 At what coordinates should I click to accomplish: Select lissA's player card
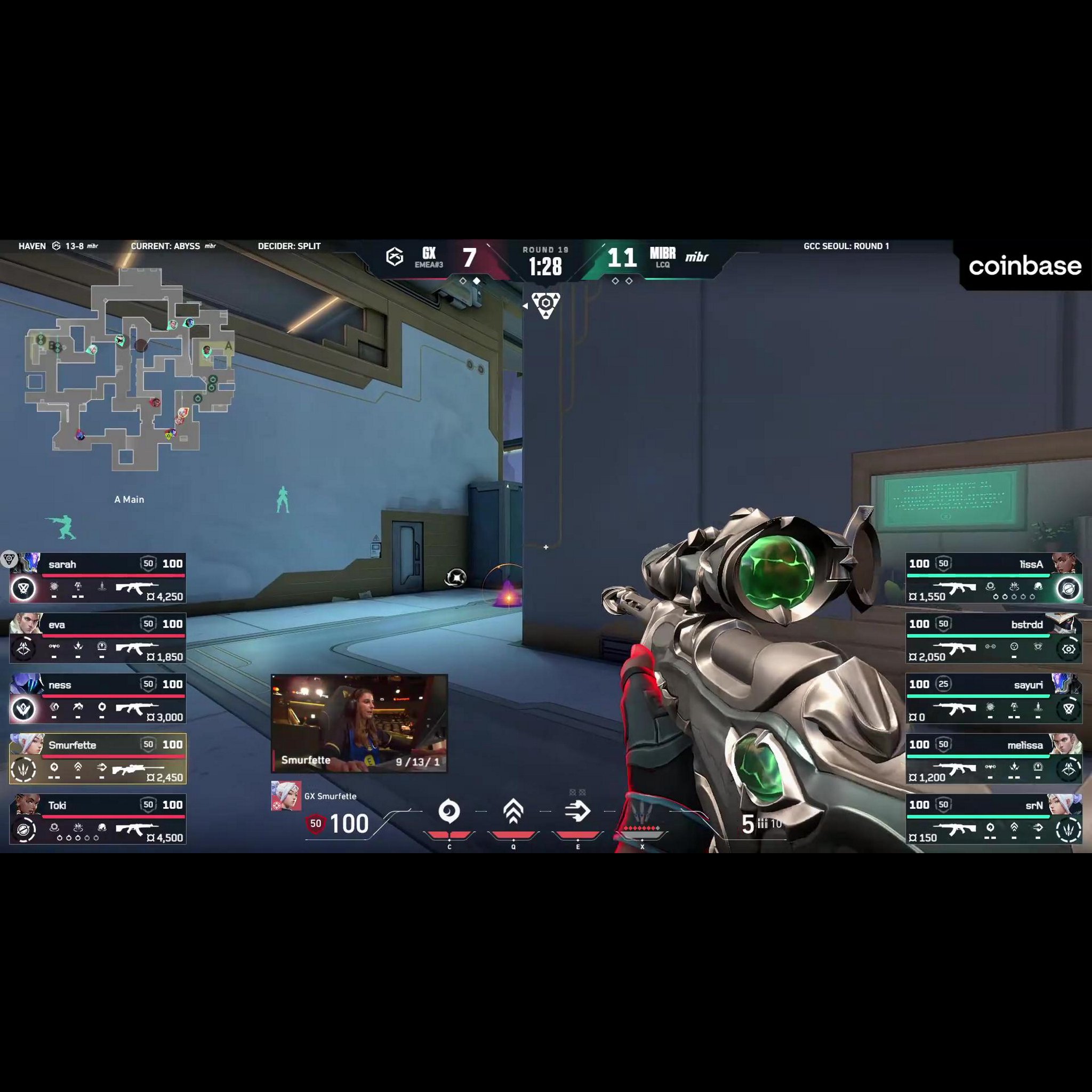click(x=994, y=578)
